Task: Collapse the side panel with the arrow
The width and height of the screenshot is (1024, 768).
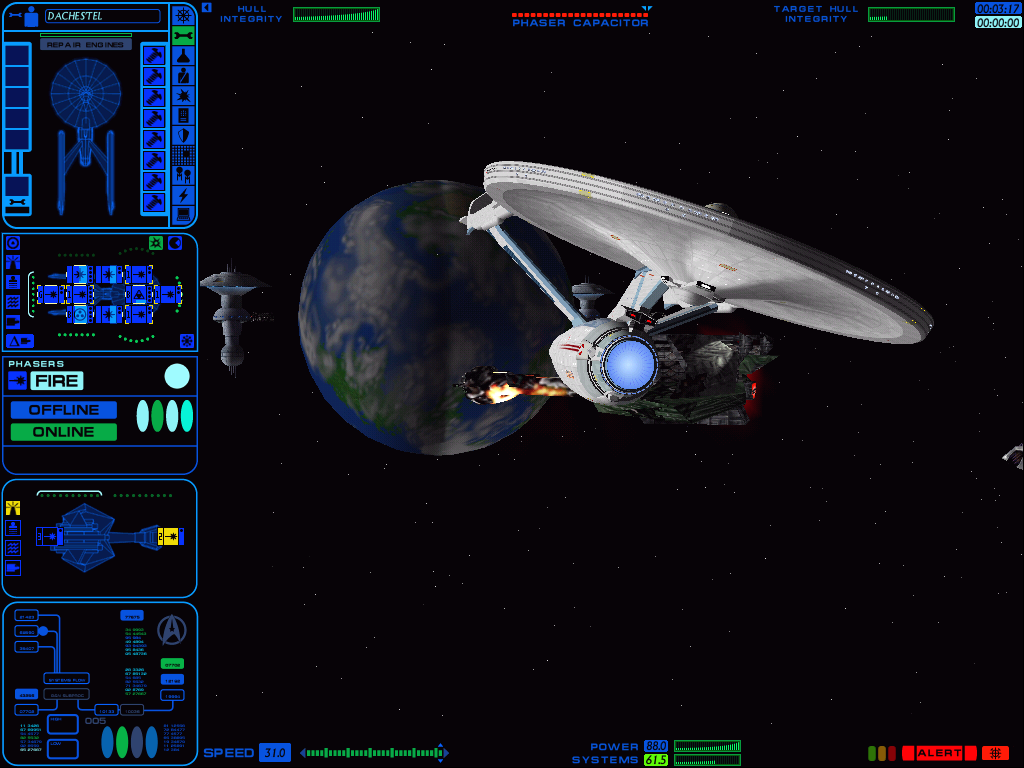Action: (x=206, y=7)
